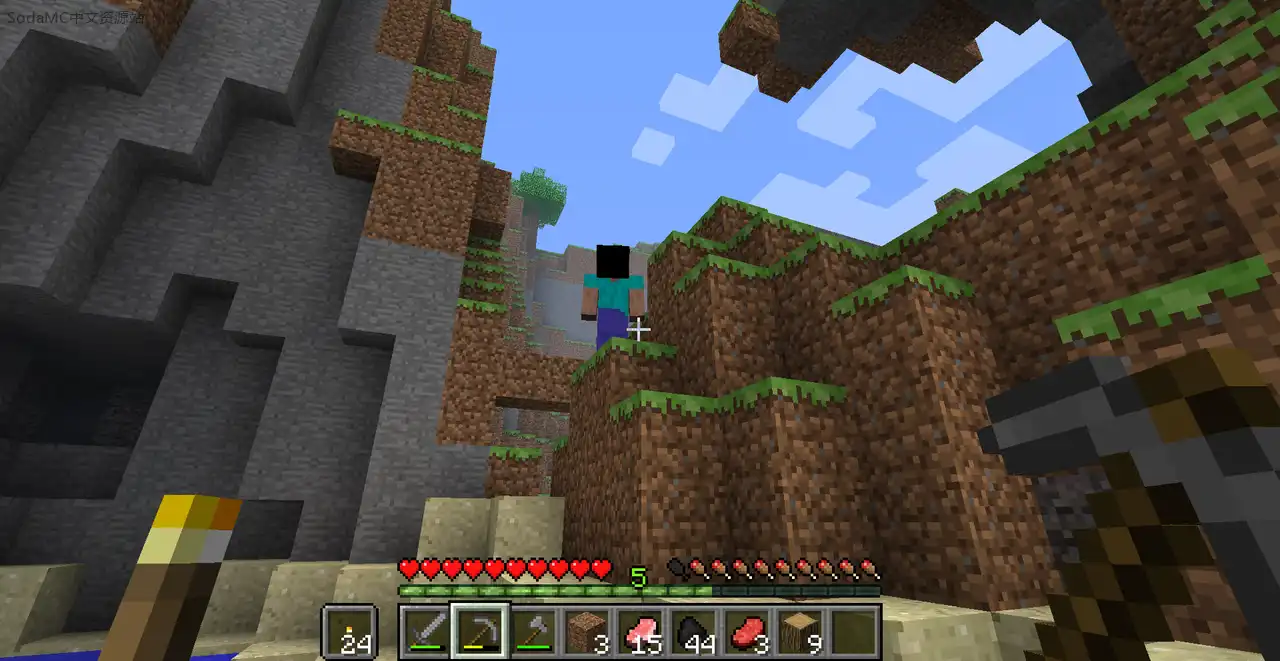Choose the raw beef stack of 3
The width and height of the screenshot is (1280, 661).
tap(748, 631)
